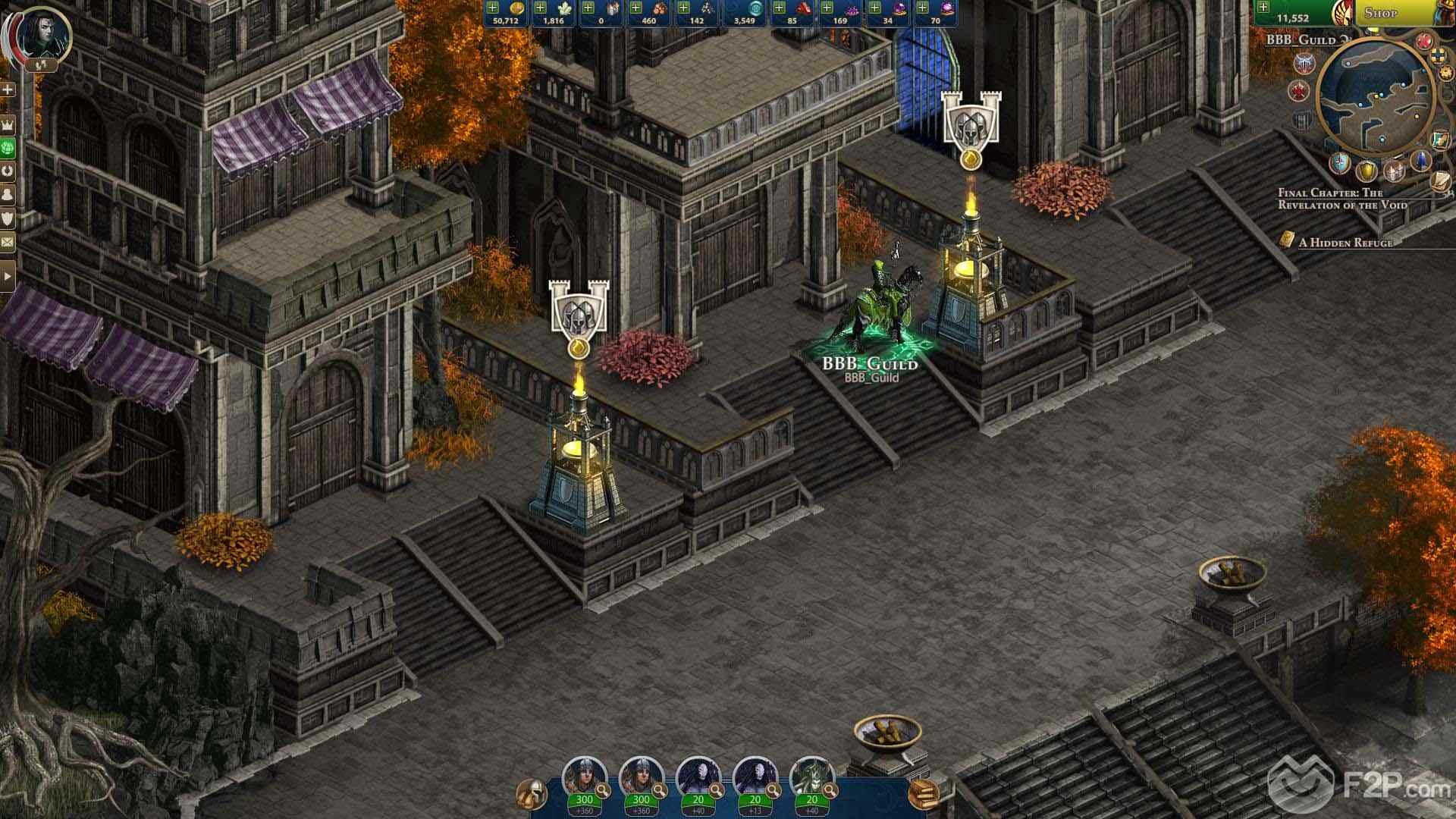The height and width of the screenshot is (819, 1456).
Task: Open the A Hidden Refuge quest
Action: pos(1345,243)
